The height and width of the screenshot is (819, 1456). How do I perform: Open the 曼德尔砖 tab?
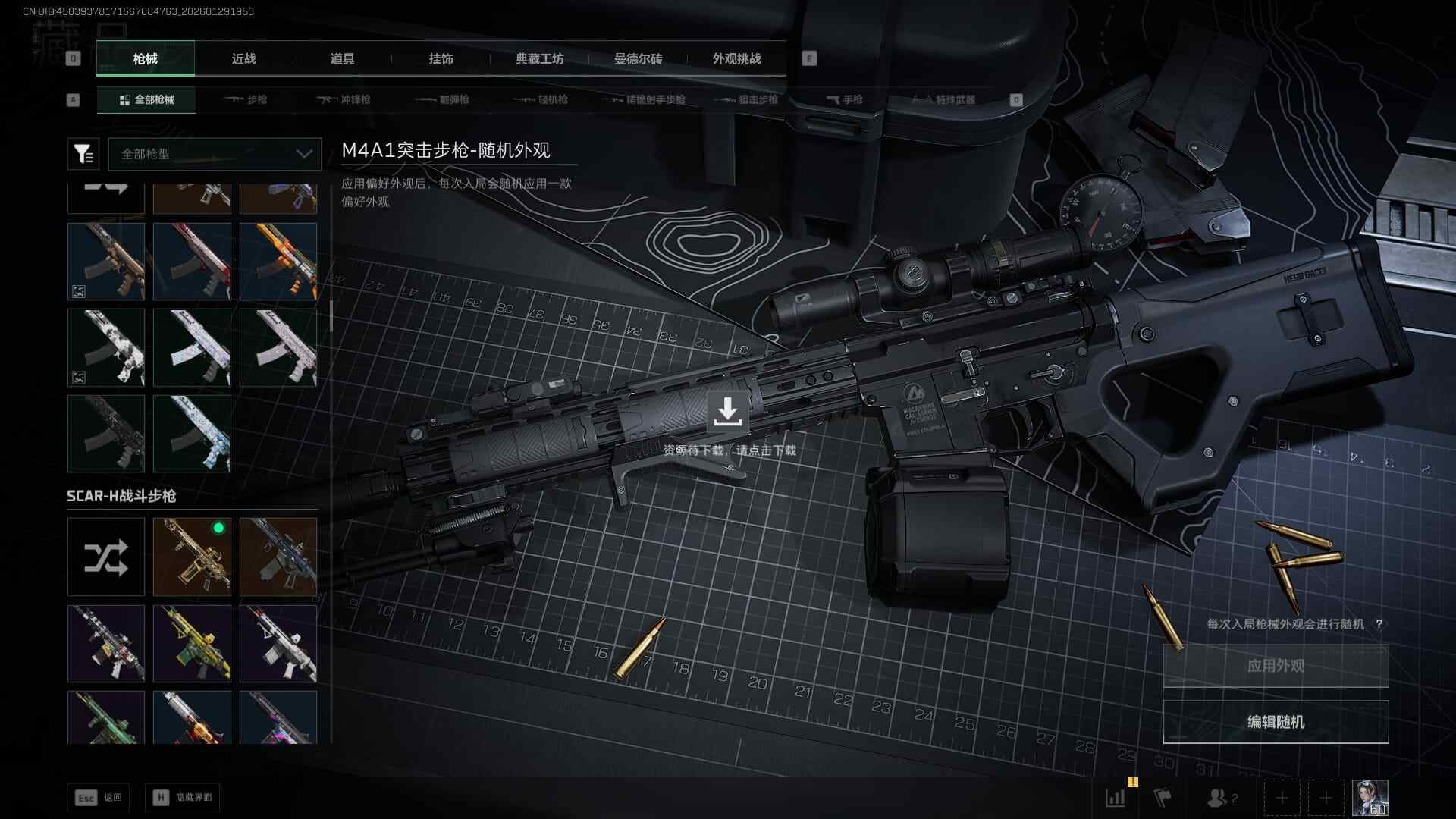pos(638,58)
